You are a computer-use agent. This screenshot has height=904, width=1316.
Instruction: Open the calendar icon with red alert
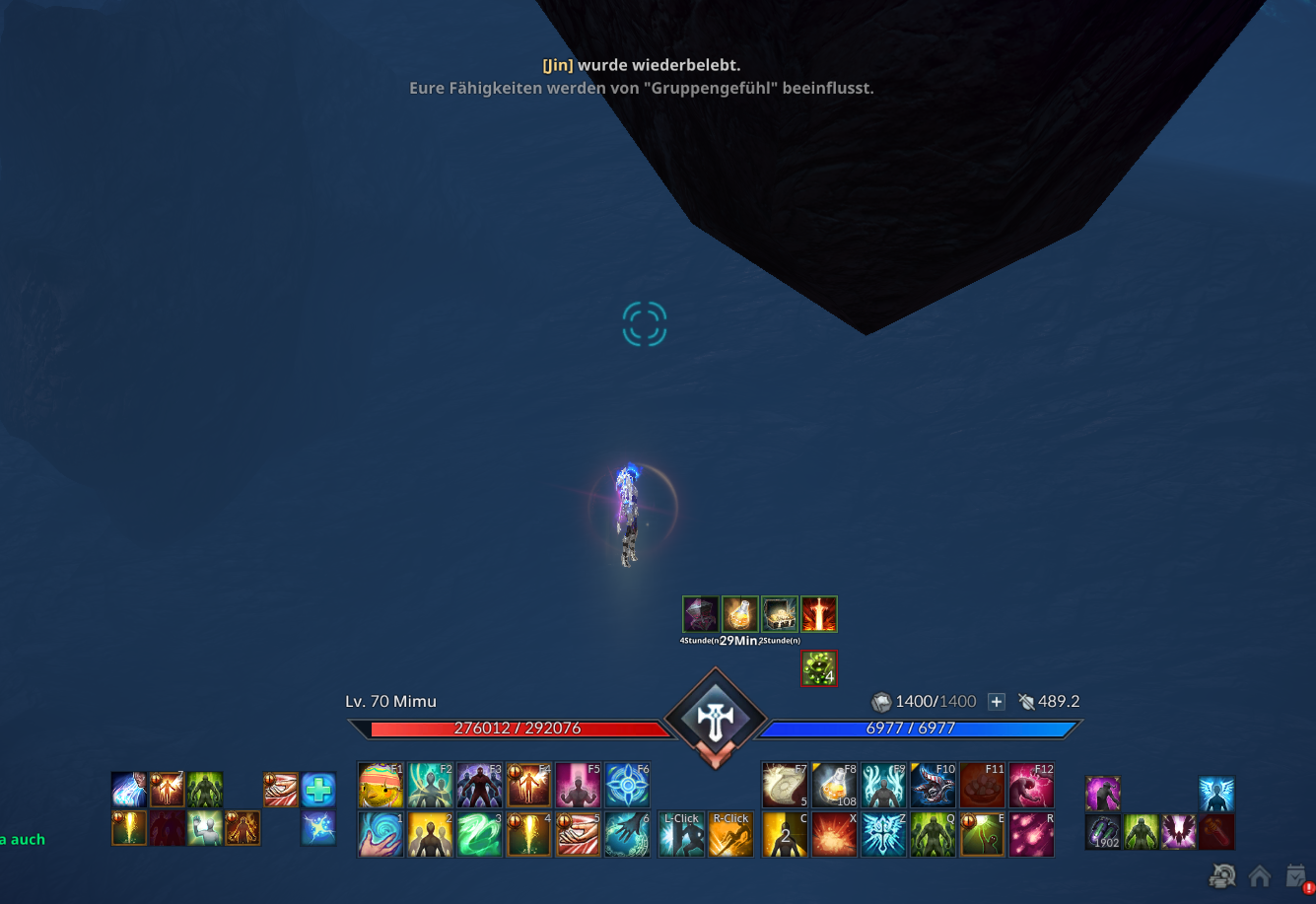[1297, 875]
